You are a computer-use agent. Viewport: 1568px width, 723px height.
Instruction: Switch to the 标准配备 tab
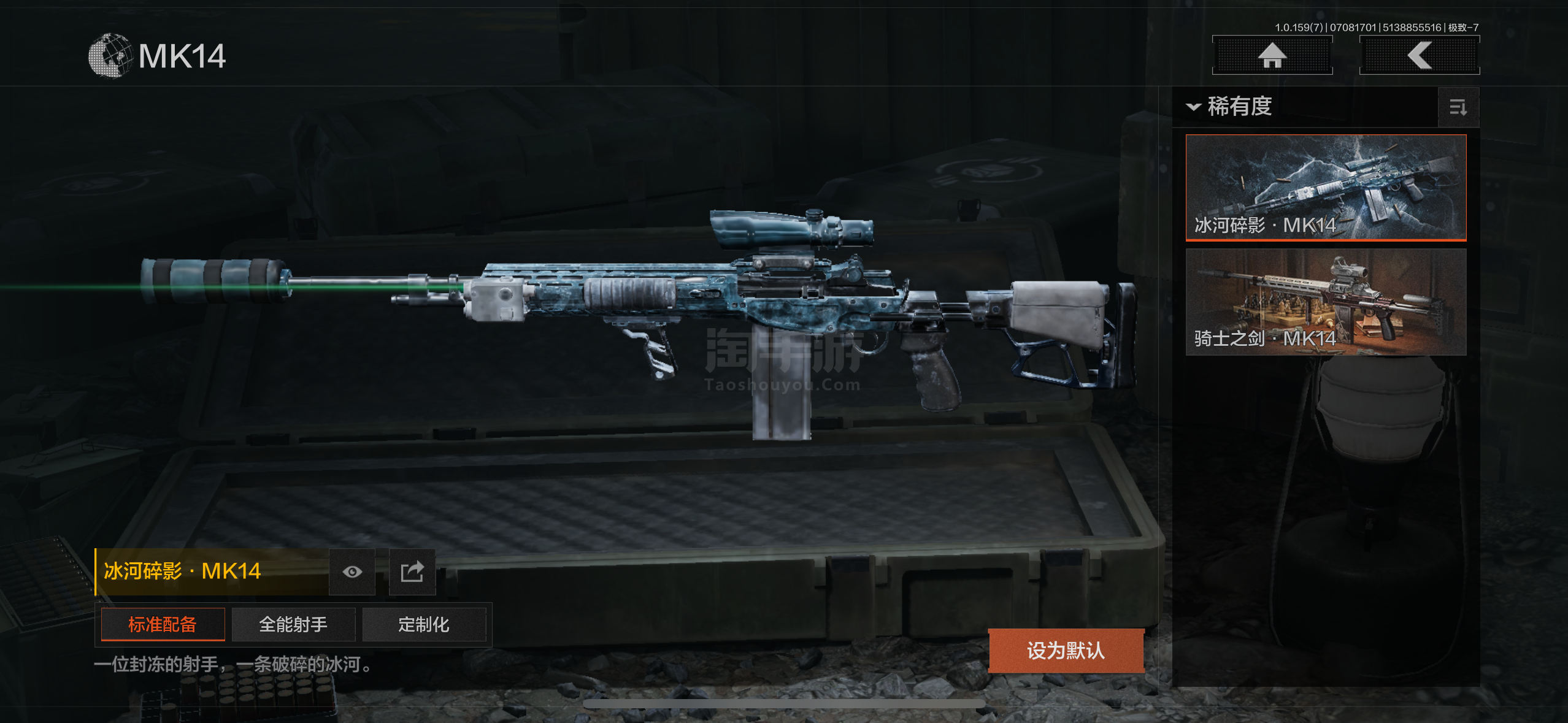click(x=163, y=624)
